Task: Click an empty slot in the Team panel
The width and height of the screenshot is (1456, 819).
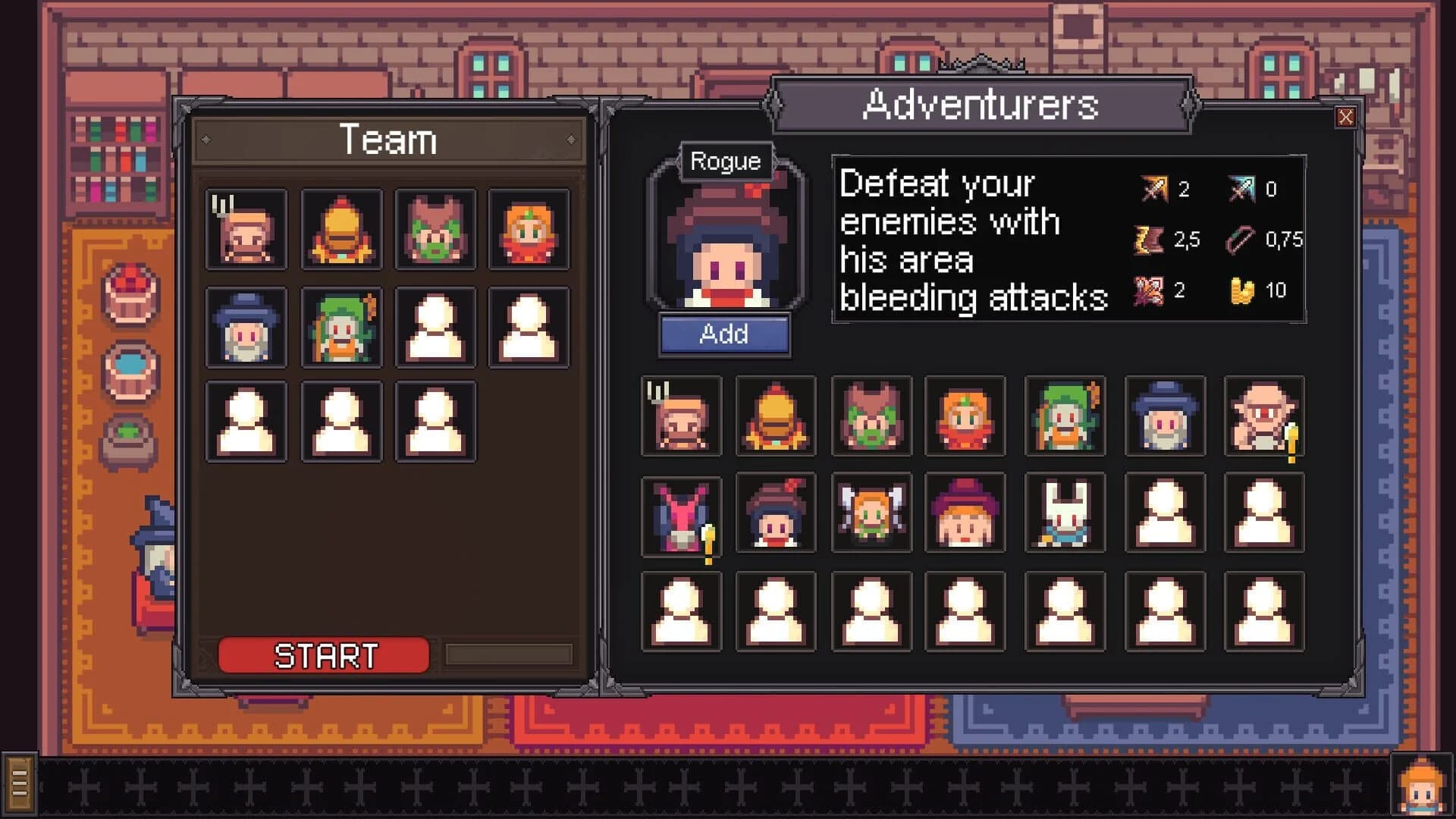Action: coord(435,326)
